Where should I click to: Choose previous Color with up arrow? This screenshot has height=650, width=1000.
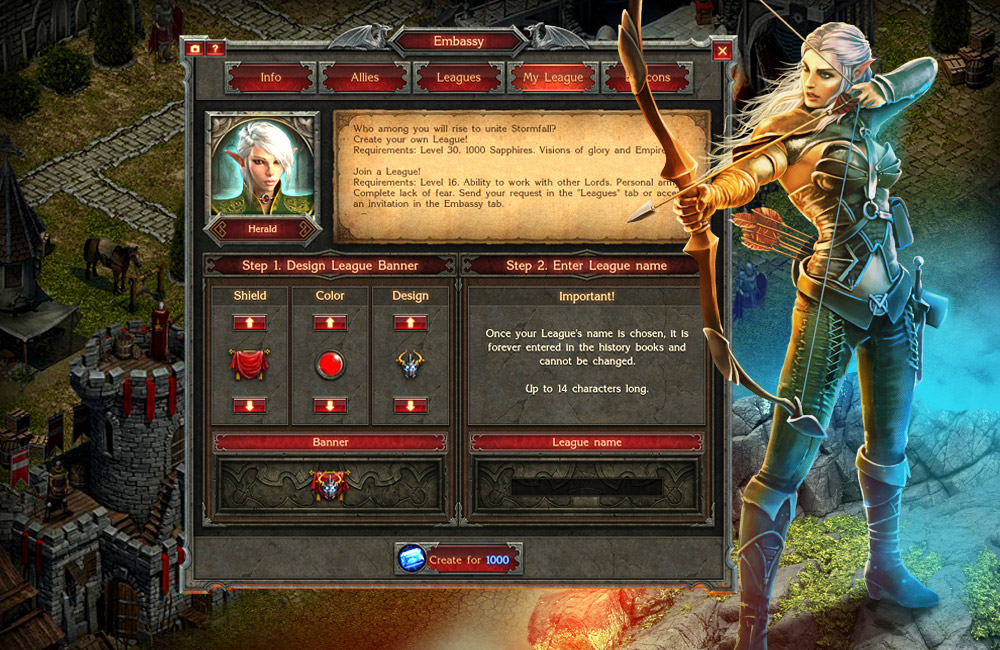330,322
